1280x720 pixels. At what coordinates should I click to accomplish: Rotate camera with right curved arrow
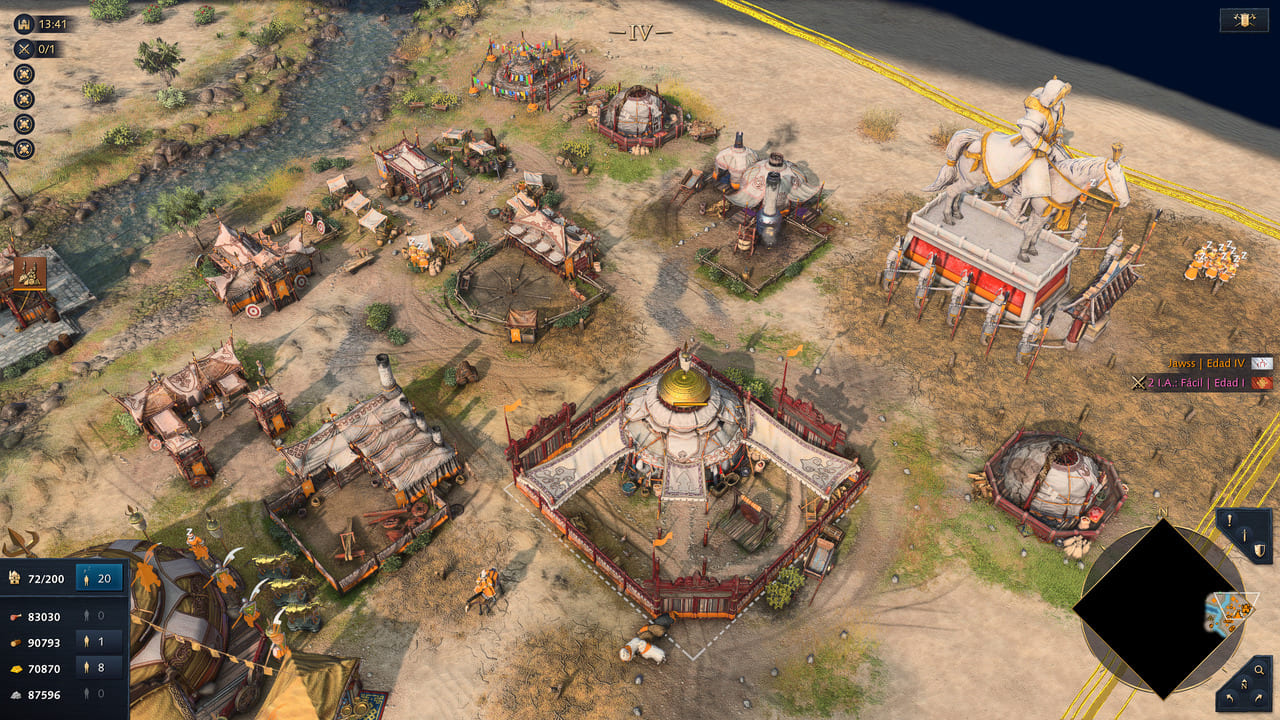1260,696
